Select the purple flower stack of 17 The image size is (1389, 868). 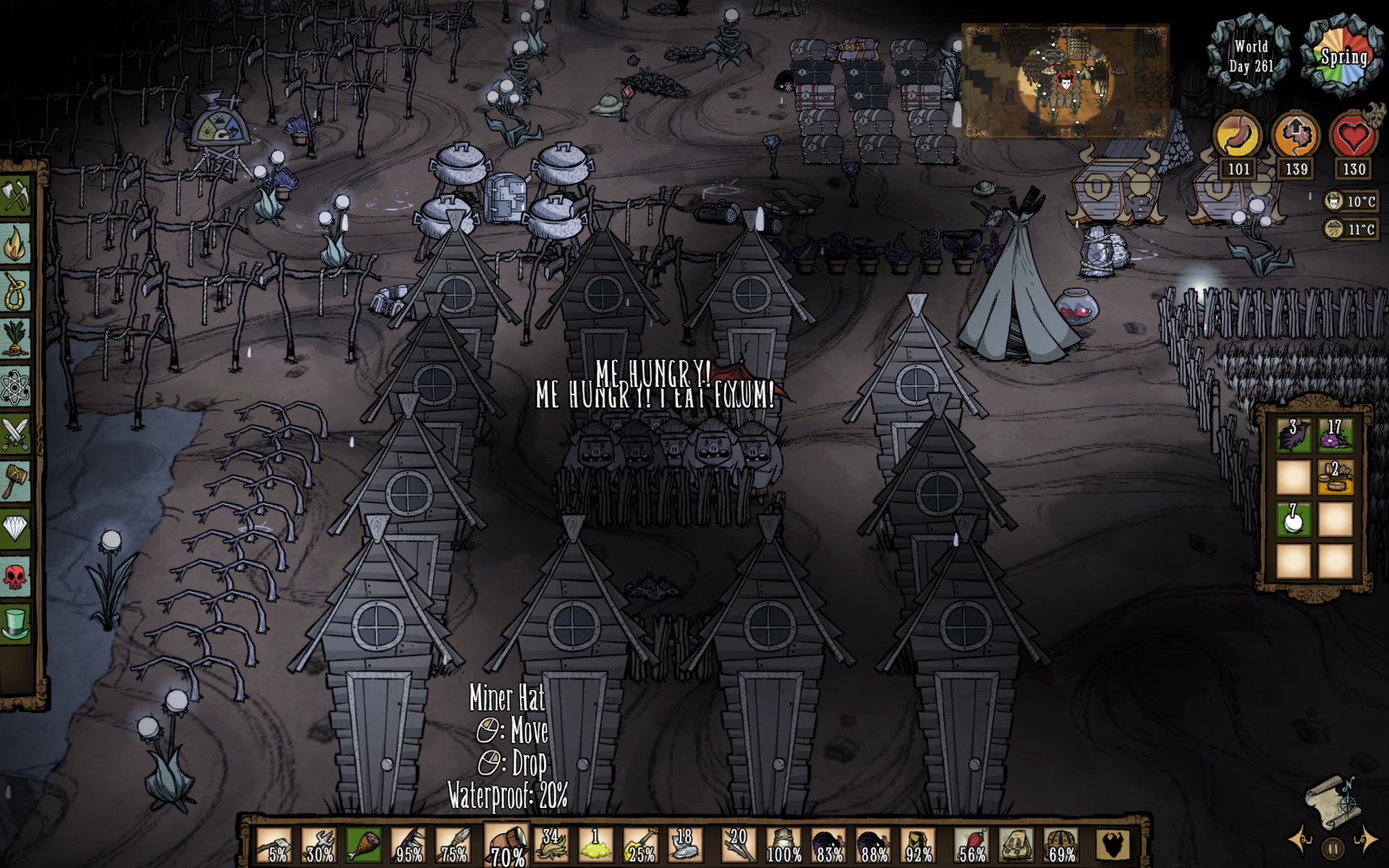click(1335, 435)
